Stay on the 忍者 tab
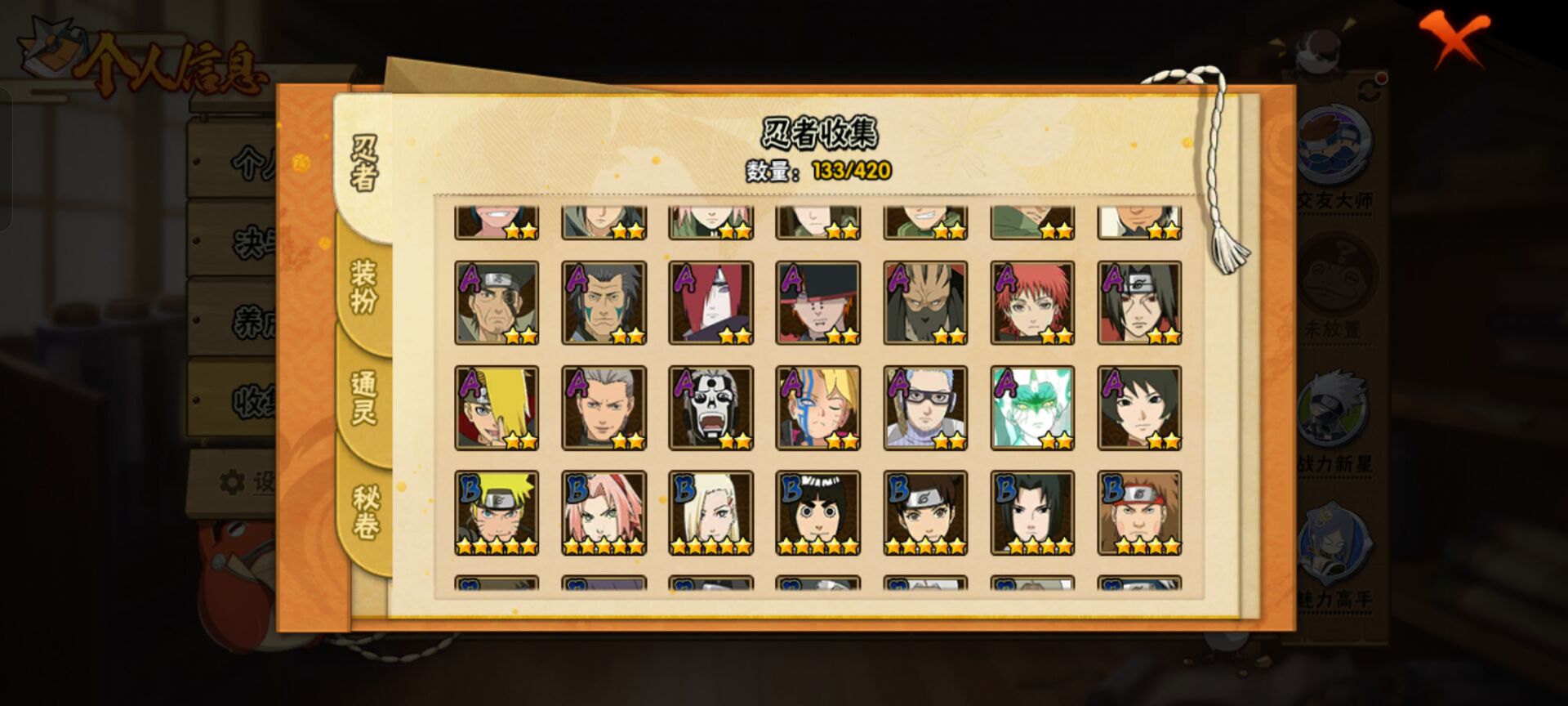 tap(363, 162)
